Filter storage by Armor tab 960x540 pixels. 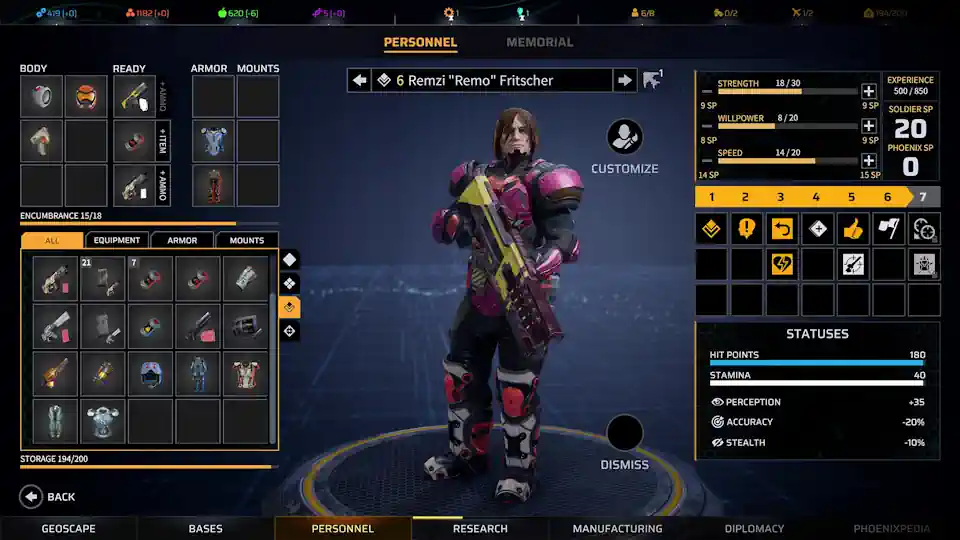(x=182, y=240)
